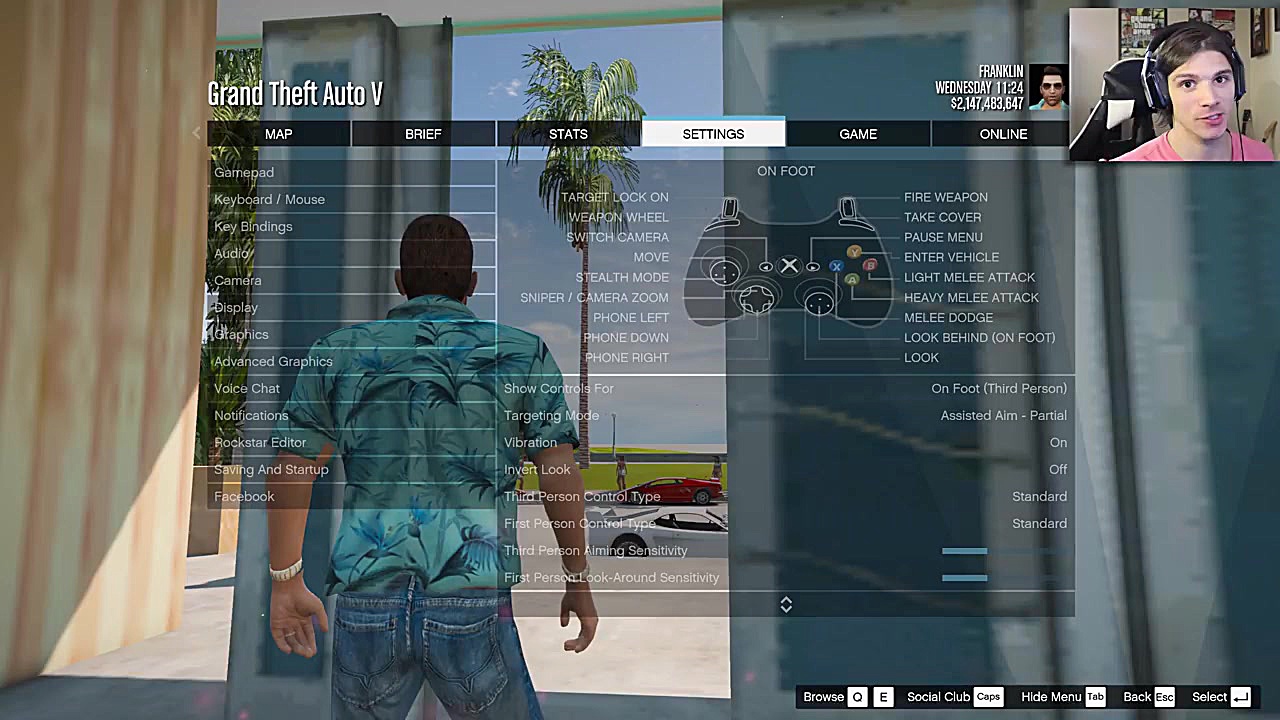
Task: Select the red B button icon
Action: click(x=870, y=266)
